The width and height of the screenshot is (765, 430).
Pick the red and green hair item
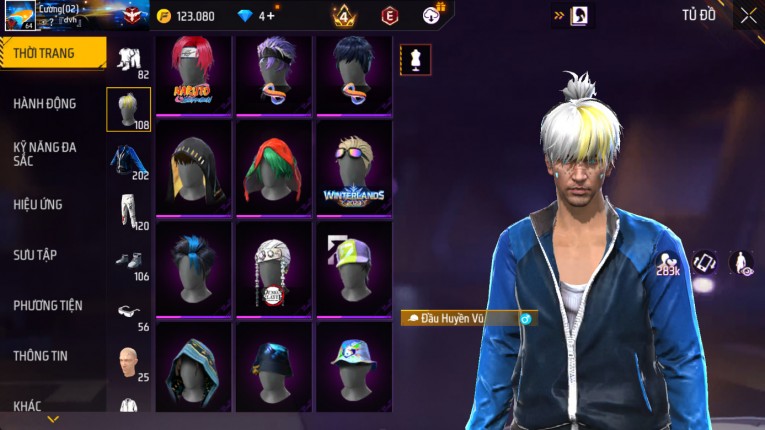(x=274, y=165)
